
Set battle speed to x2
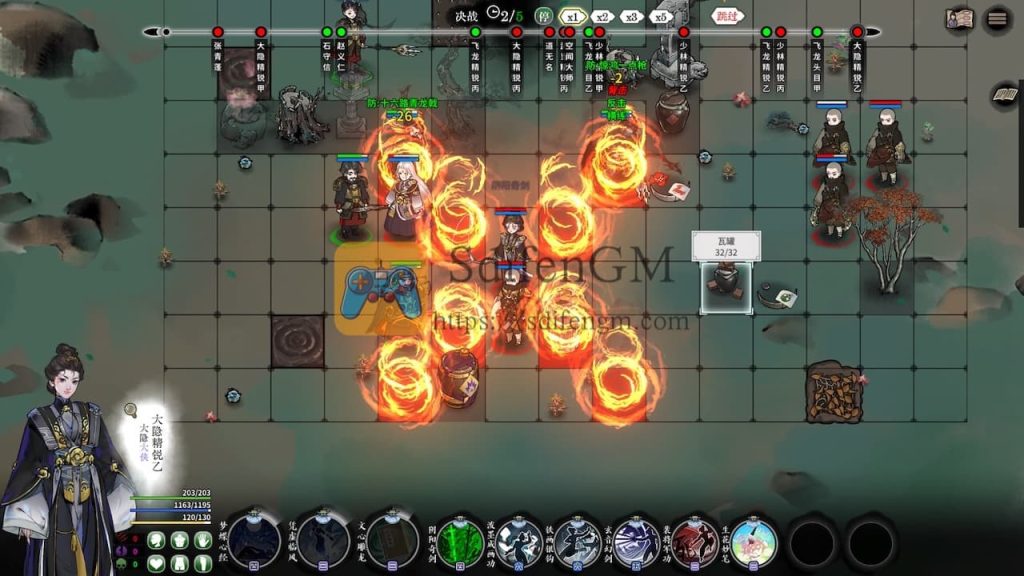coord(601,16)
